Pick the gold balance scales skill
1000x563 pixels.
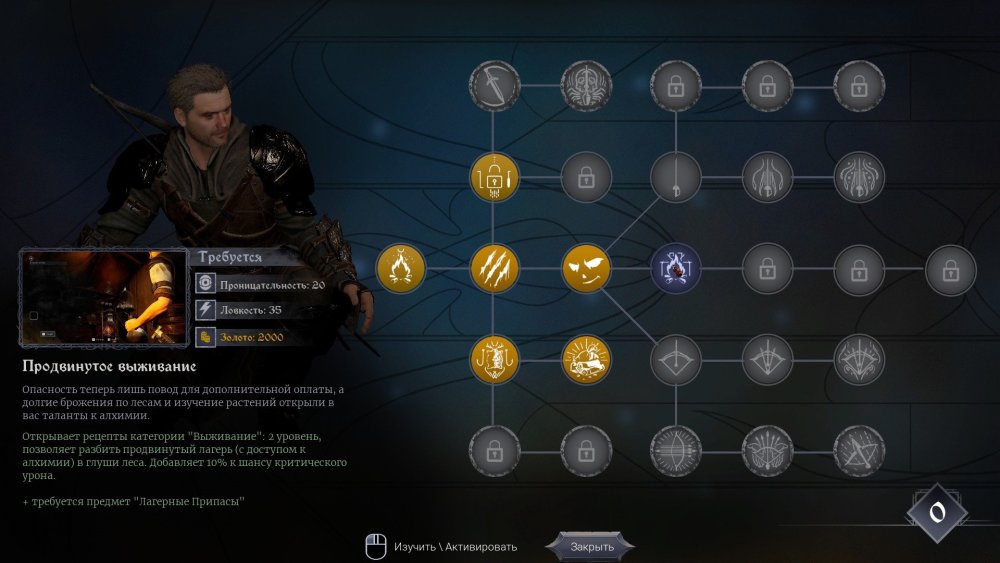pos(495,360)
